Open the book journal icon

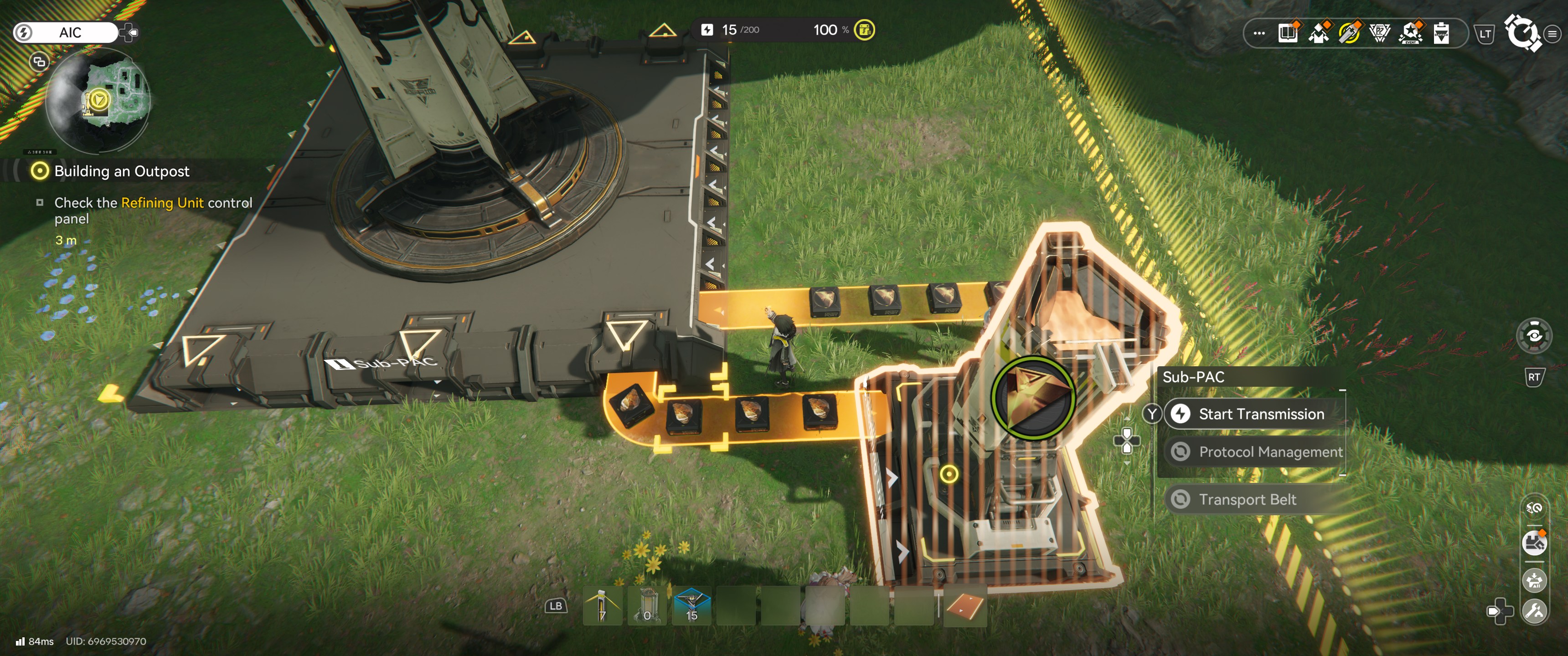pos(1288,33)
